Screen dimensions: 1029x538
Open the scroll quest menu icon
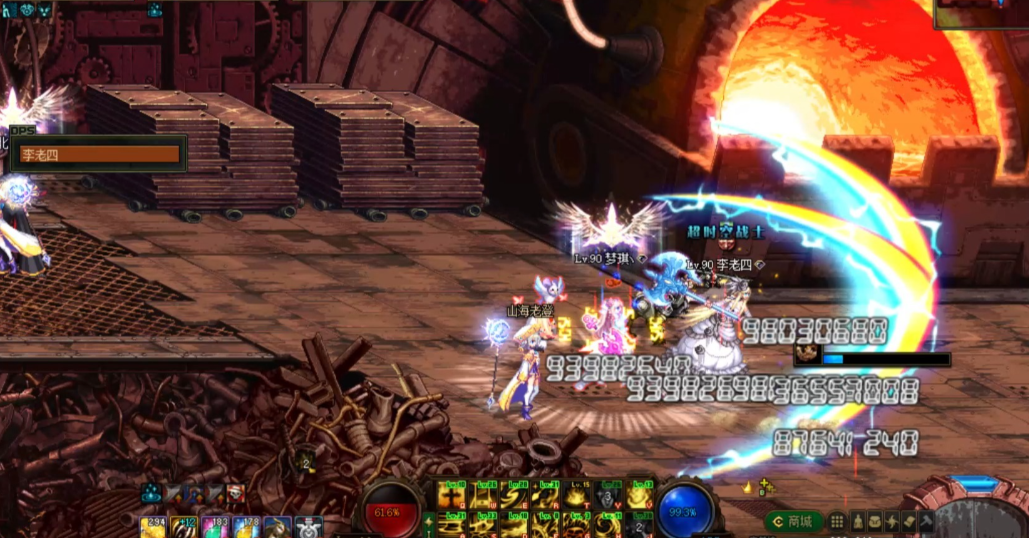tap(909, 522)
